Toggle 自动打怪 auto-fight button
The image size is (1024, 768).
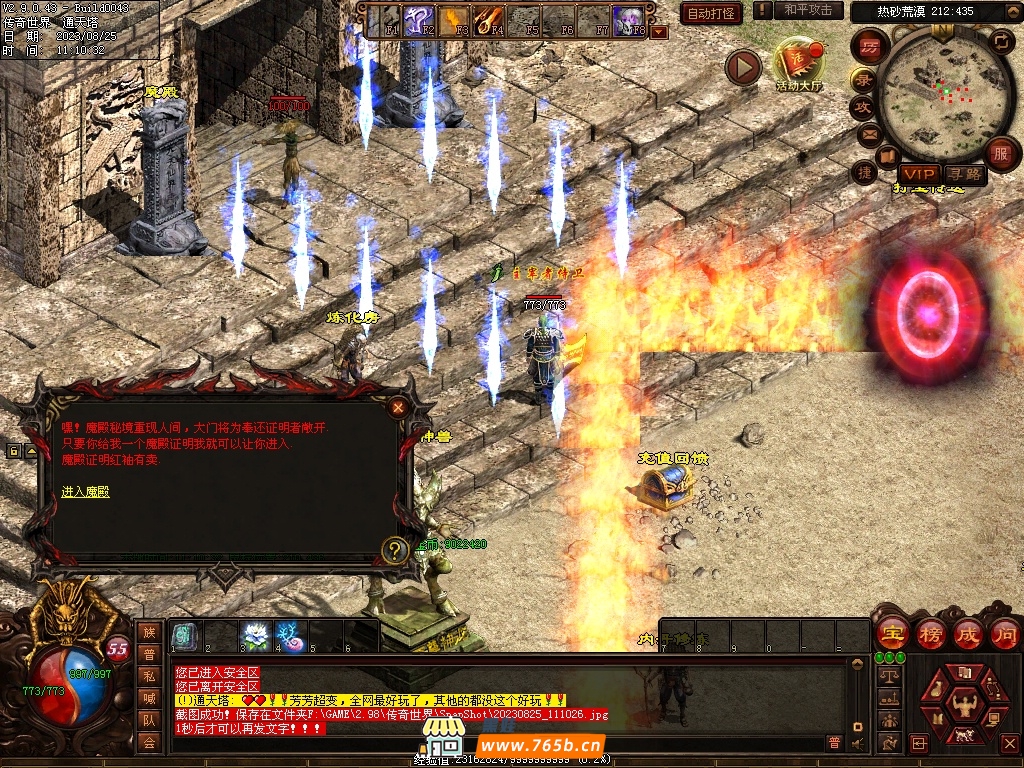(x=711, y=13)
